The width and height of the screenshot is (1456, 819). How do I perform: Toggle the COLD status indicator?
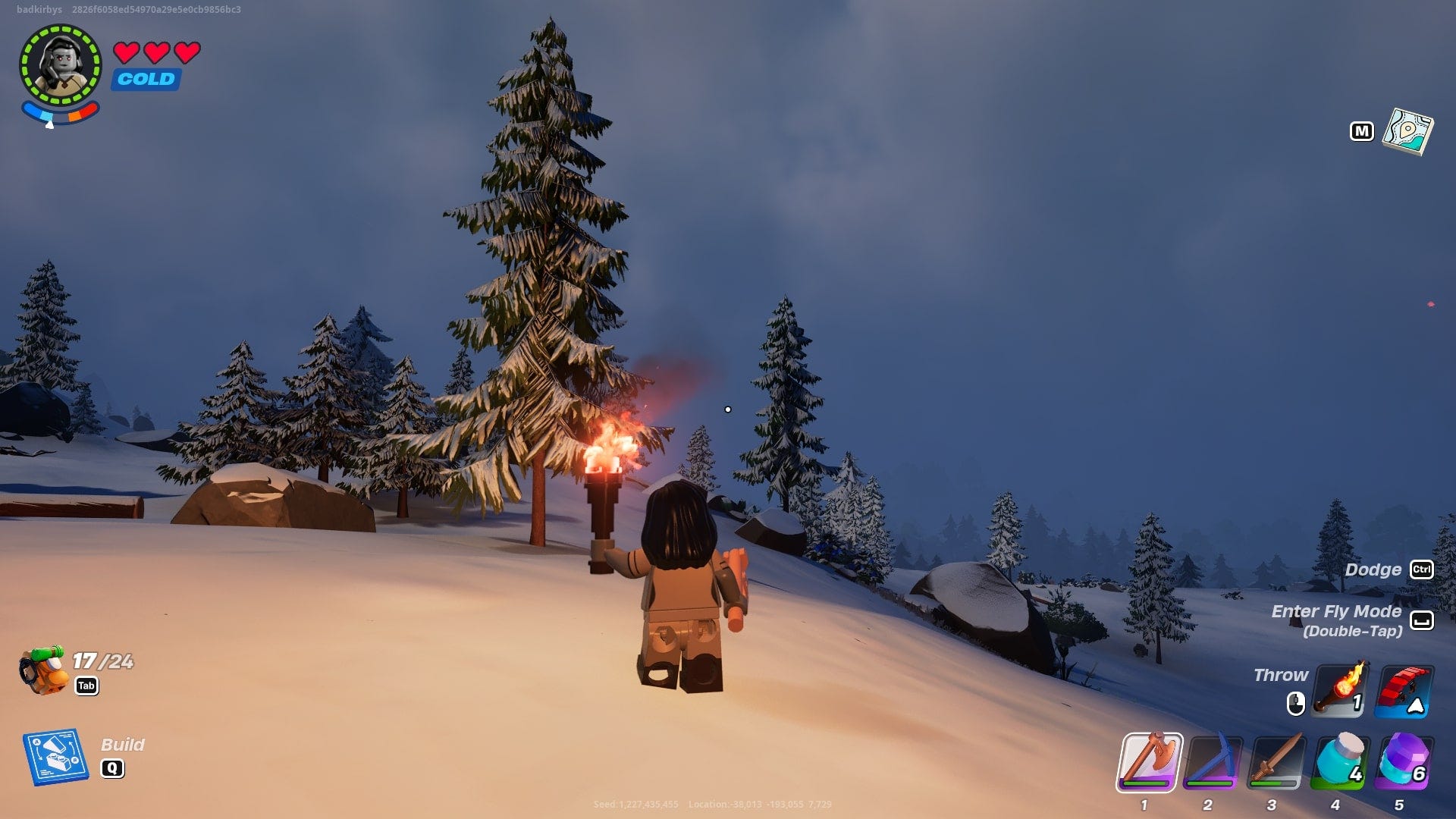pyautogui.click(x=145, y=79)
